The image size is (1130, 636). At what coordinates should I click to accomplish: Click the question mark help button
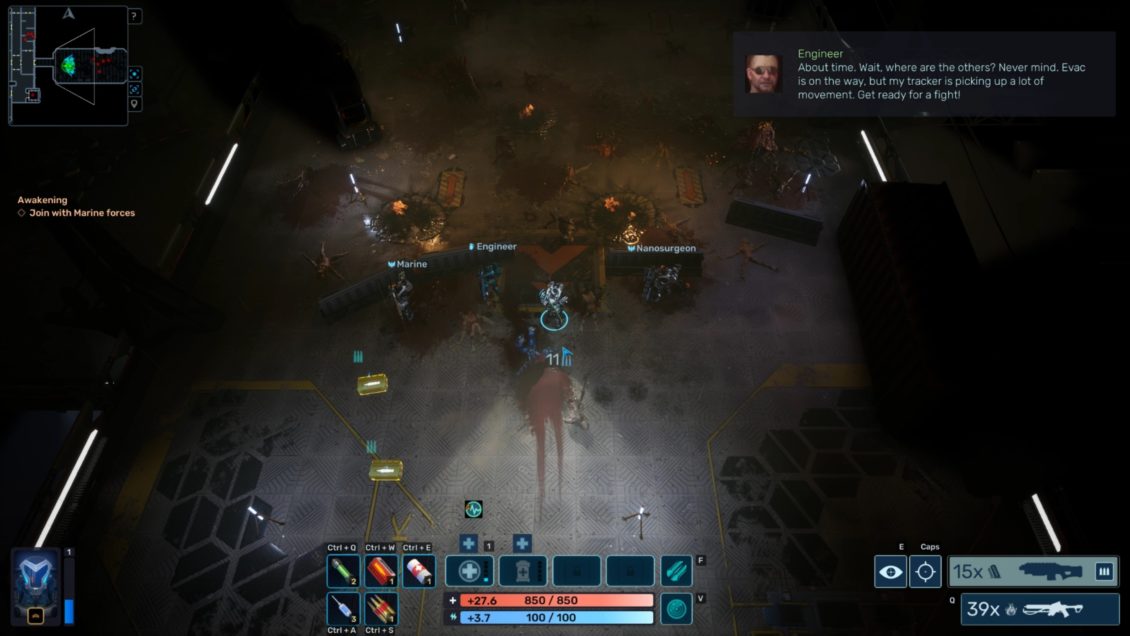tap(135, 16)
